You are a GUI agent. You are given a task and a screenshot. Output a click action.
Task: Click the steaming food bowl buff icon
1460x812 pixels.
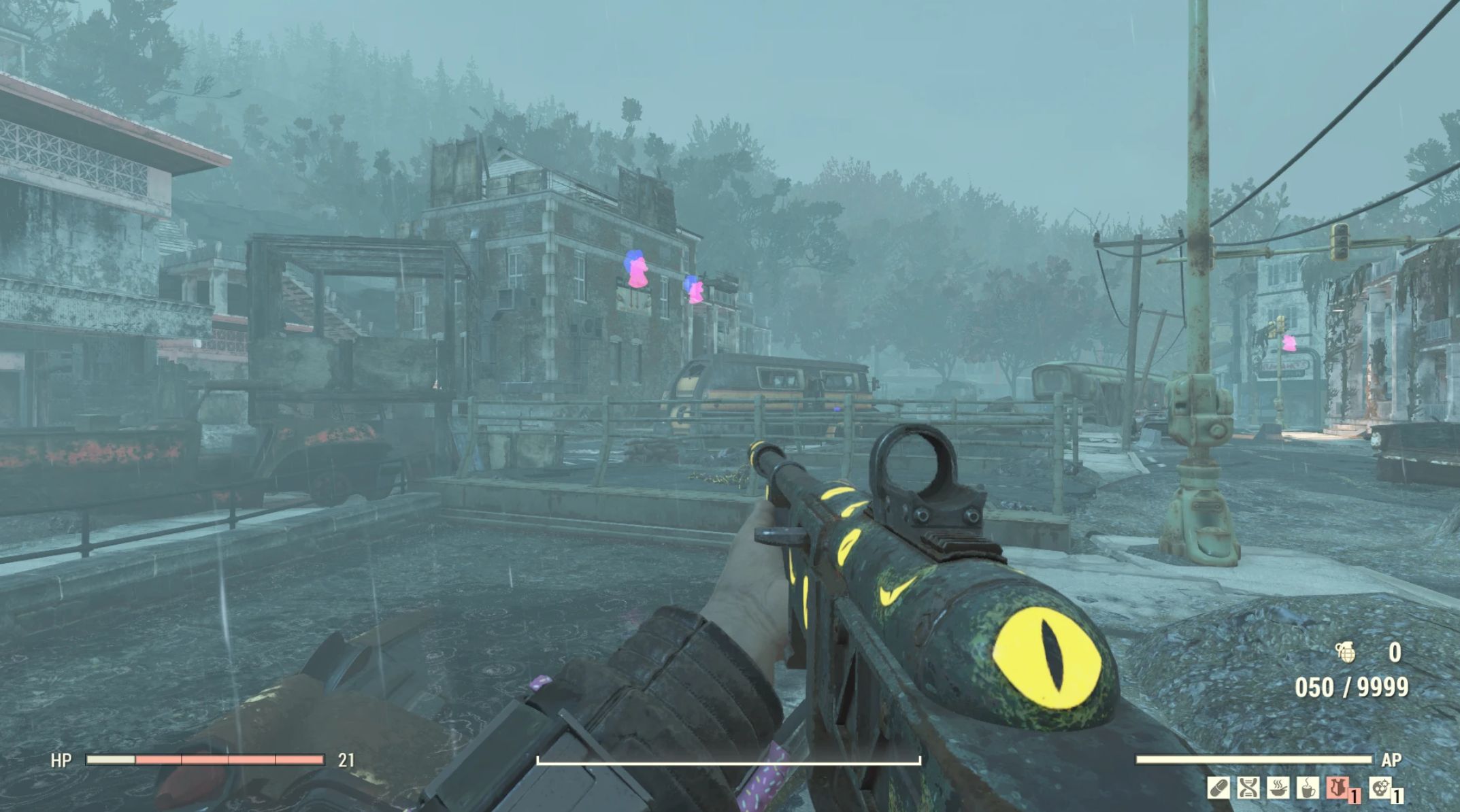1277,788
